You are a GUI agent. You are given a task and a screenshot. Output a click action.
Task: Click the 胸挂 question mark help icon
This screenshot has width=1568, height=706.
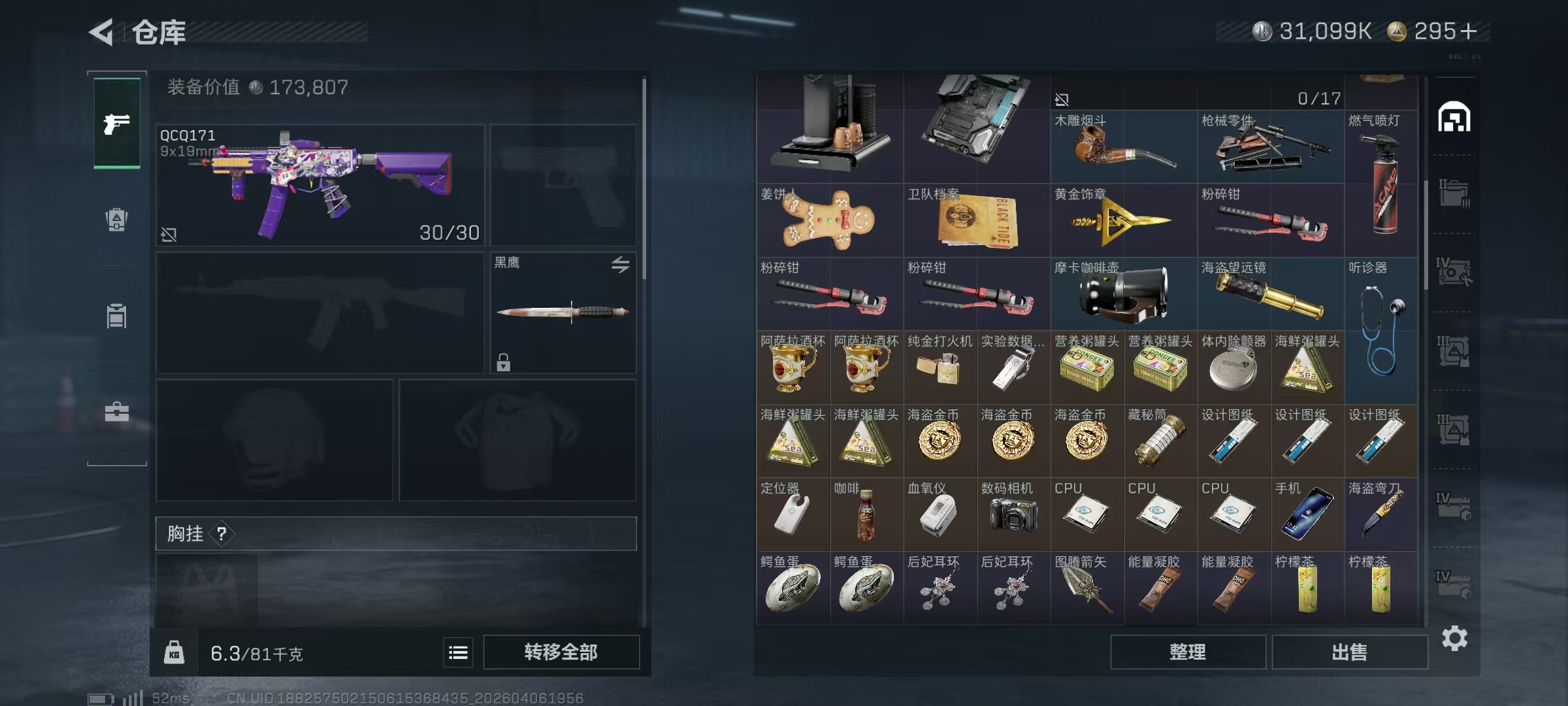222,533
